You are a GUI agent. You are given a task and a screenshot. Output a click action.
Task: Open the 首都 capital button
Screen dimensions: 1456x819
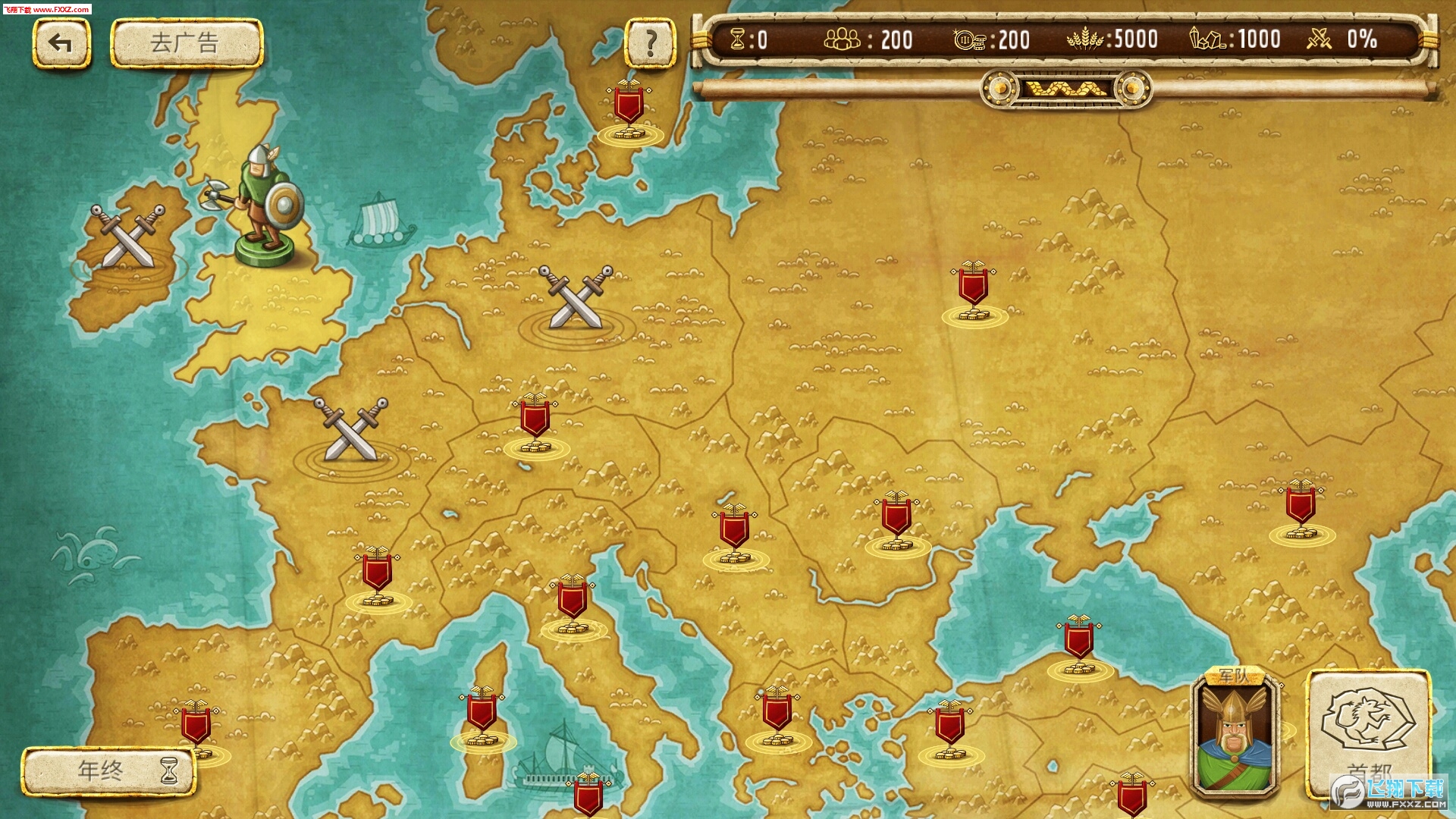tap(1369, 732)
